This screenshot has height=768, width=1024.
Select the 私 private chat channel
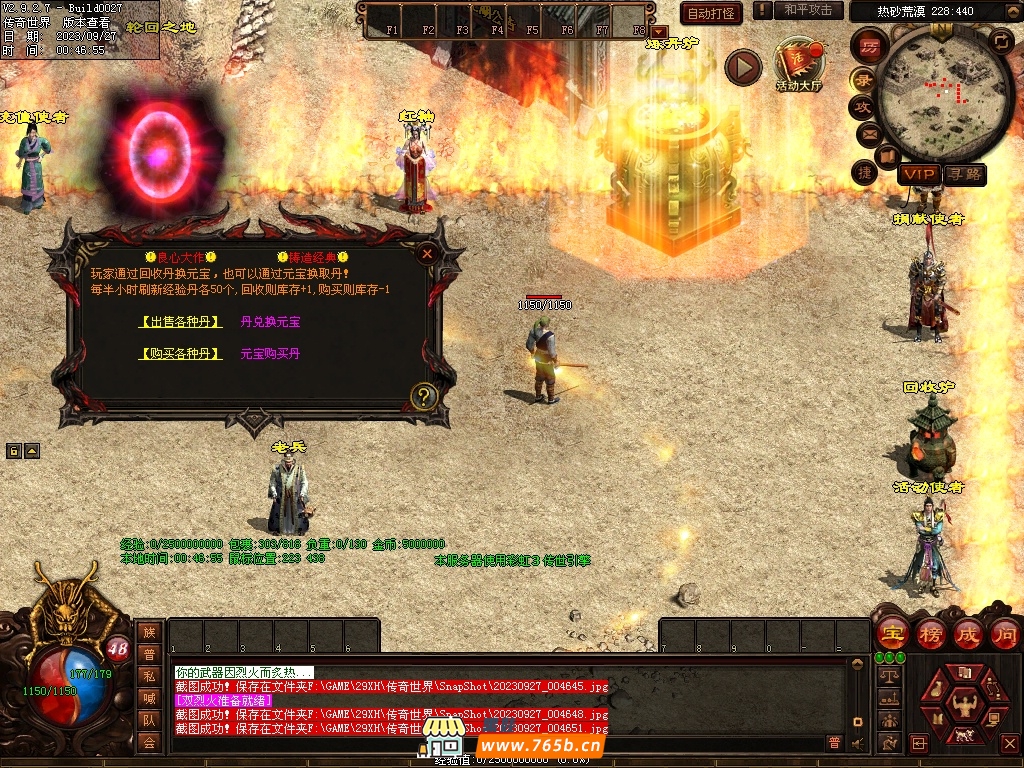(149, 677)
